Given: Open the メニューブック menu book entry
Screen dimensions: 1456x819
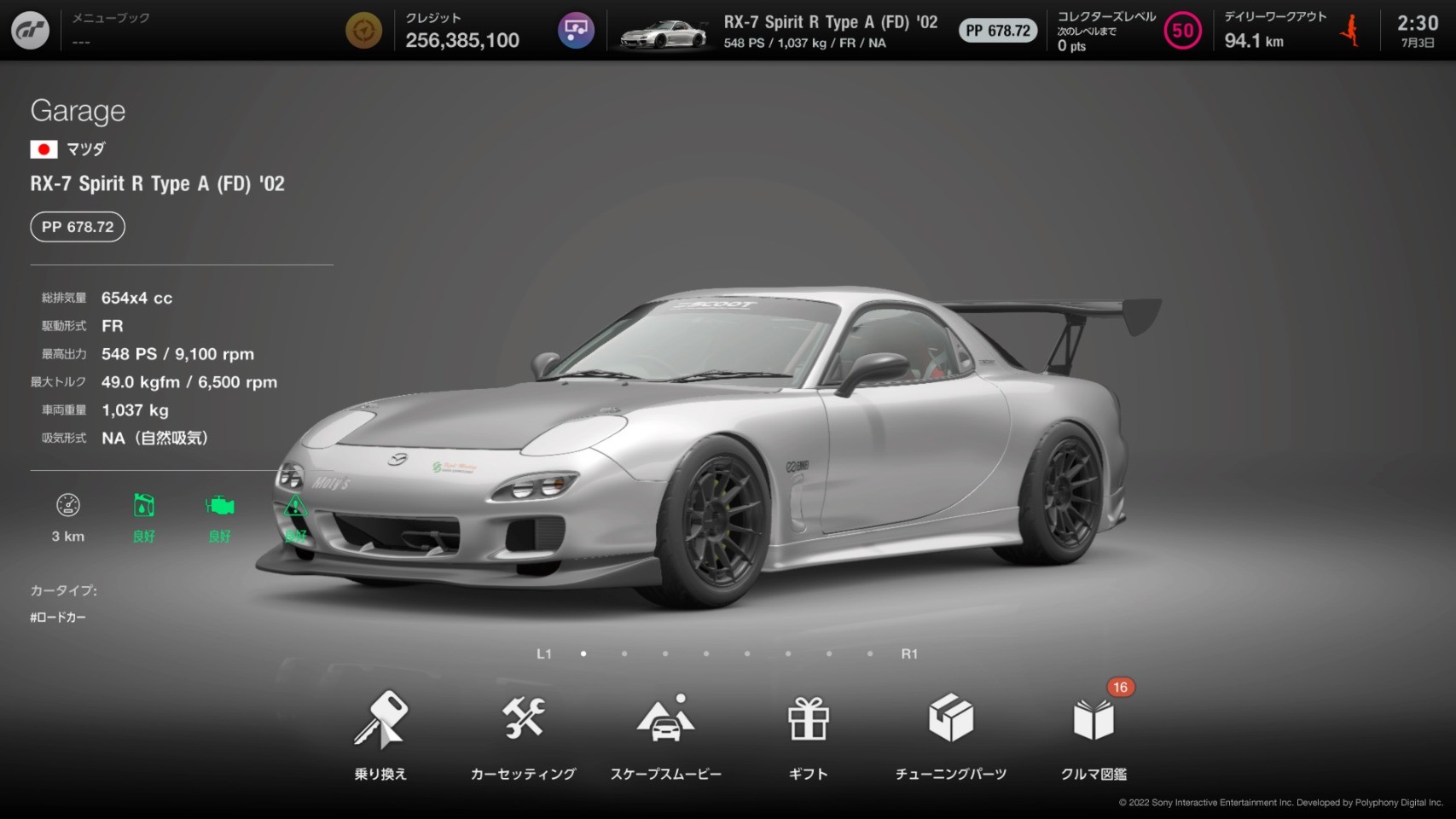Looking at the screenshot, I should pos(111,29).
